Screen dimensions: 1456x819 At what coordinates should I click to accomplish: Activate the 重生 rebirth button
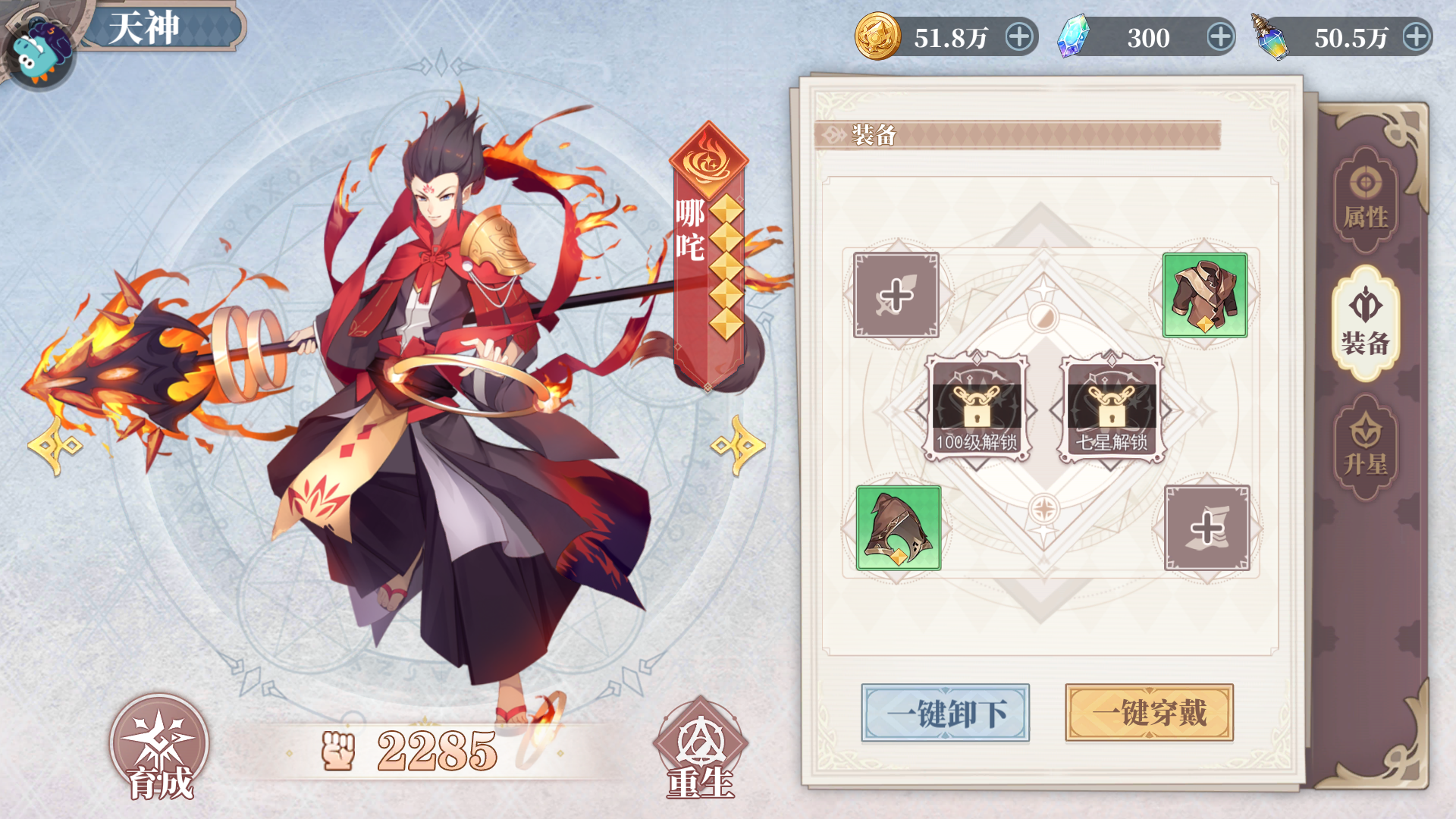pyautogui.click(x=701, y=749)
